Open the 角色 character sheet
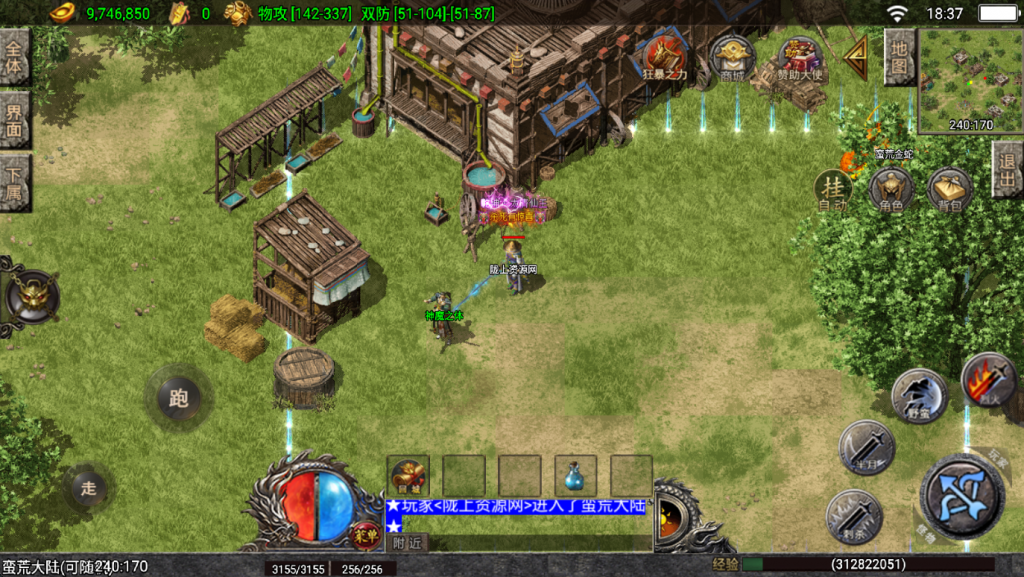The height and width of the screenshot is (577, 1024). point(891,189)
